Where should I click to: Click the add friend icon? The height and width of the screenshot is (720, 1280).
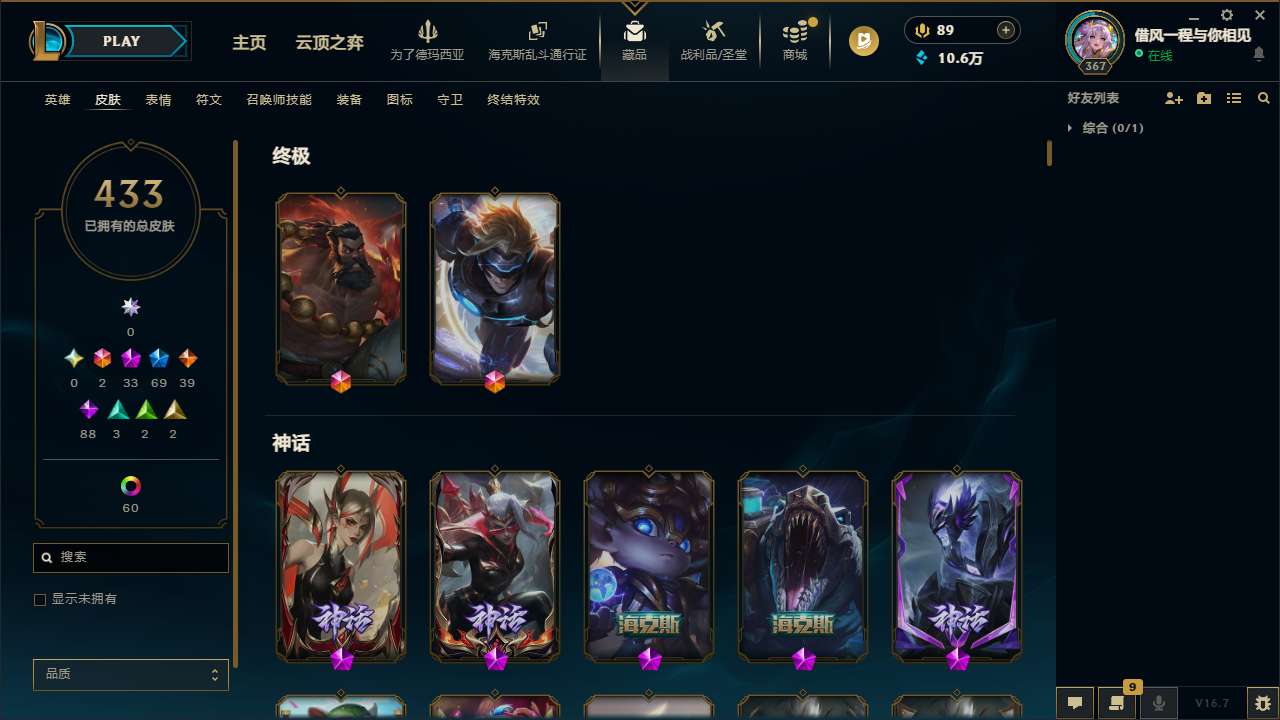point(1174,98)
